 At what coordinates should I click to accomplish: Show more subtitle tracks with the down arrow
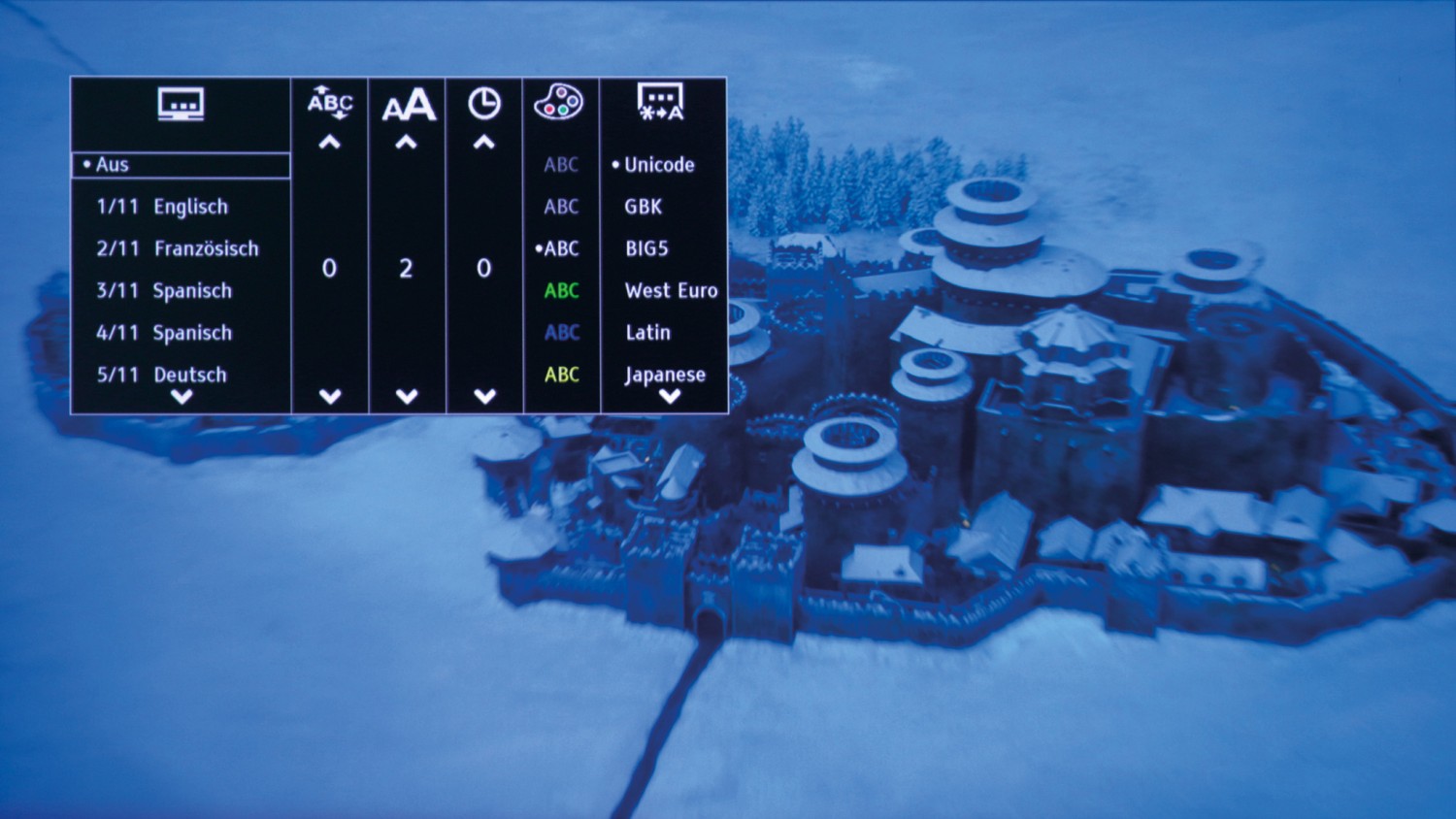click(182, 397)
